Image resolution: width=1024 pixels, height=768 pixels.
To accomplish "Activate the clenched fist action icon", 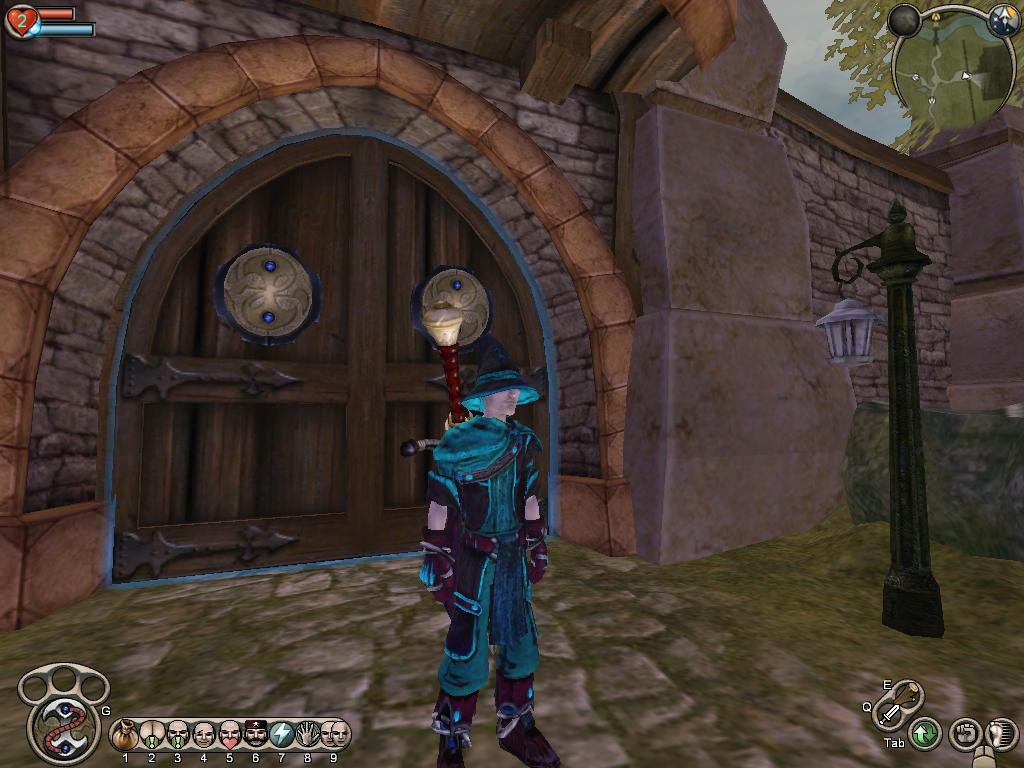I will click(965, 735).
